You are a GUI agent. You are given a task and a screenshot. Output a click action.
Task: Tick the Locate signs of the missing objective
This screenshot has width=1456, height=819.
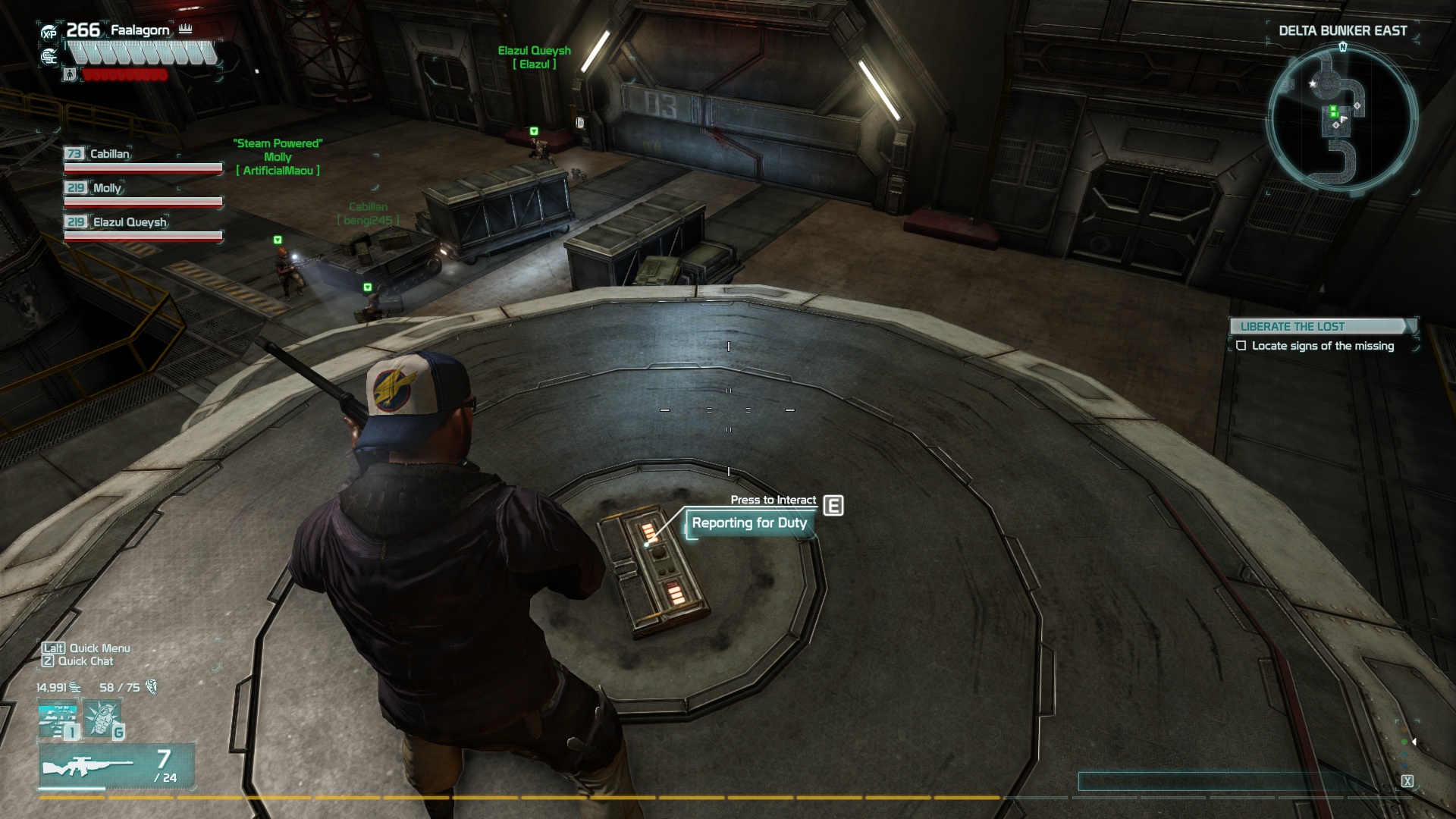[x=1241, y=346]
